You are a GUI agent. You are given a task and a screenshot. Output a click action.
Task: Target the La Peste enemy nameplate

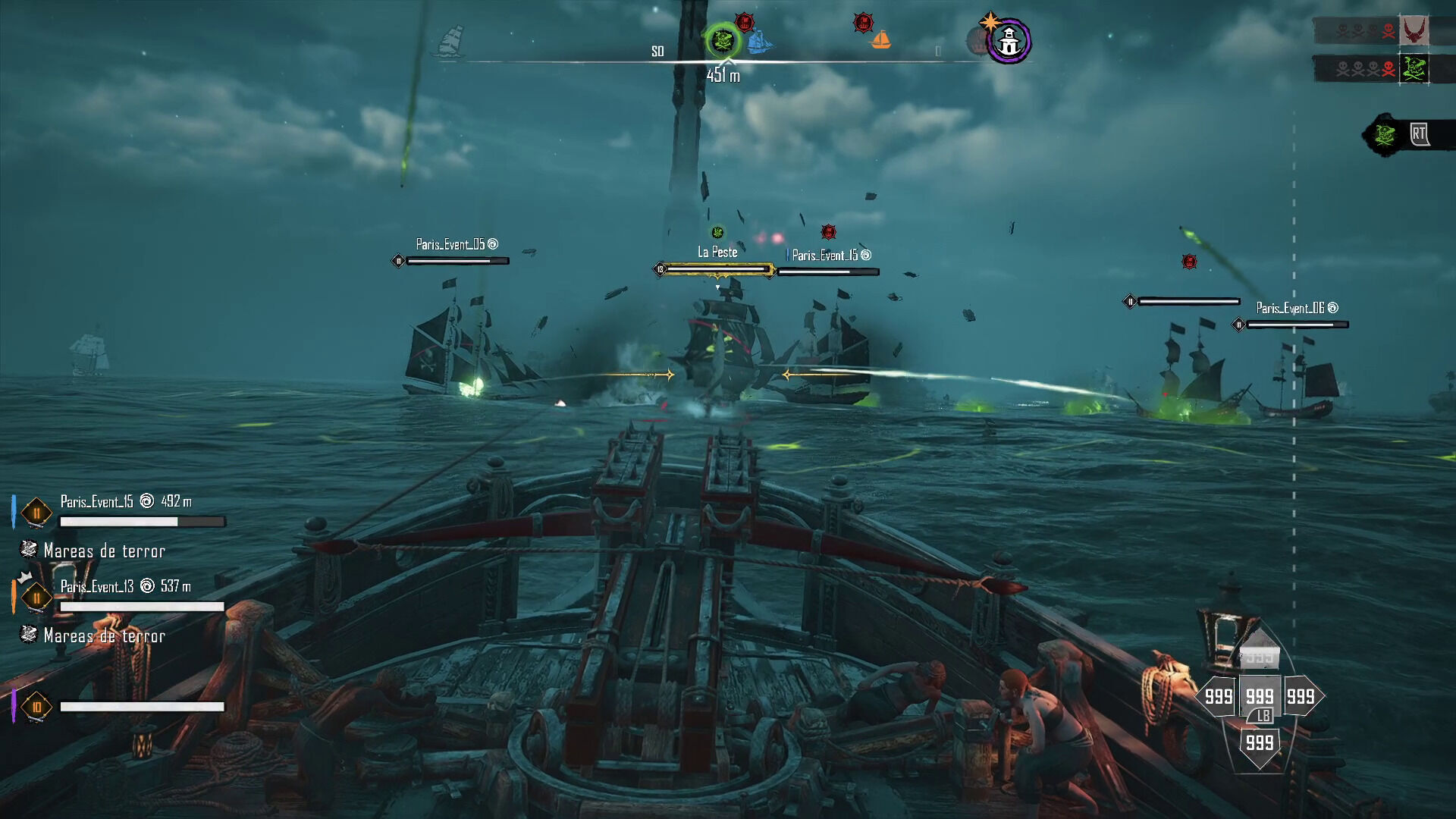(x=717, y=253)
